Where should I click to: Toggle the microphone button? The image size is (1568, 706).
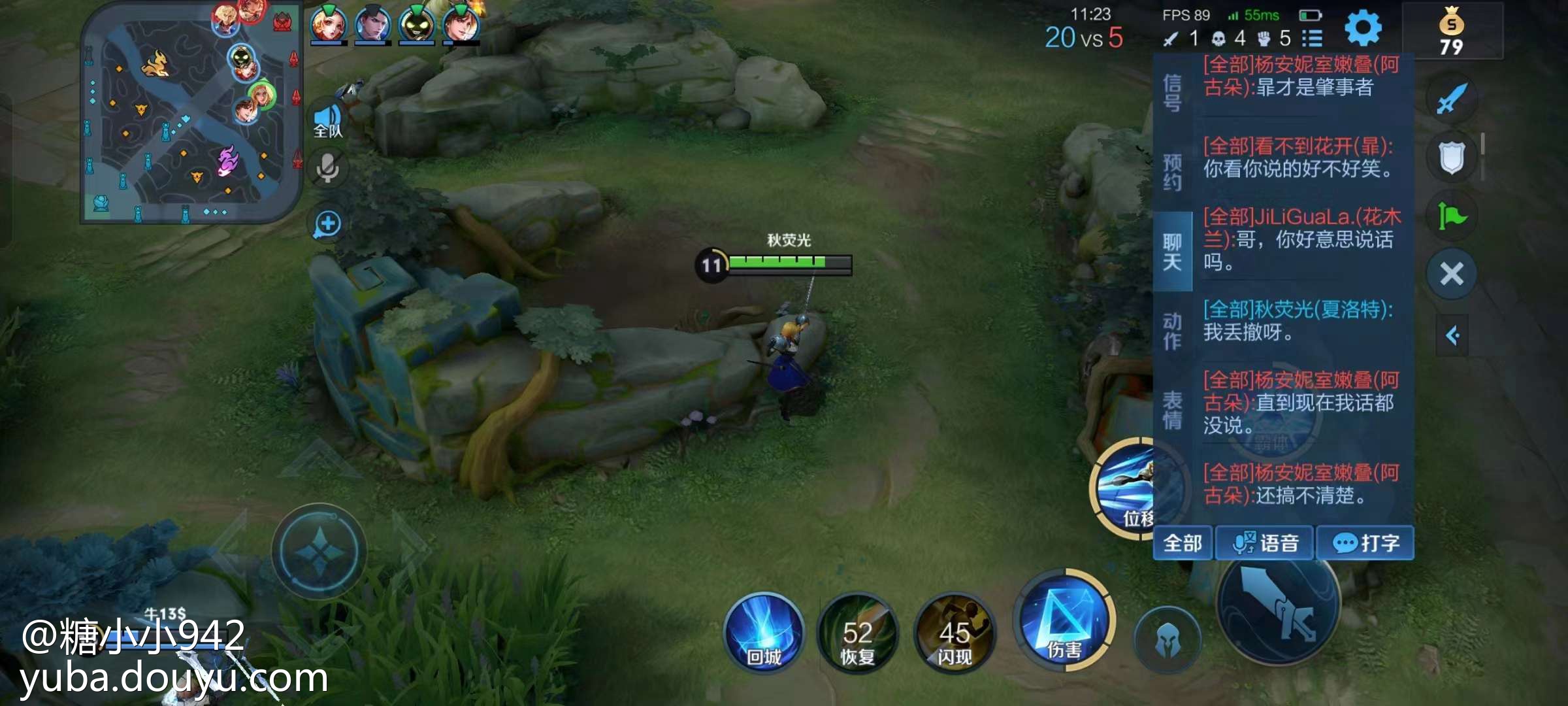[328, 169]
